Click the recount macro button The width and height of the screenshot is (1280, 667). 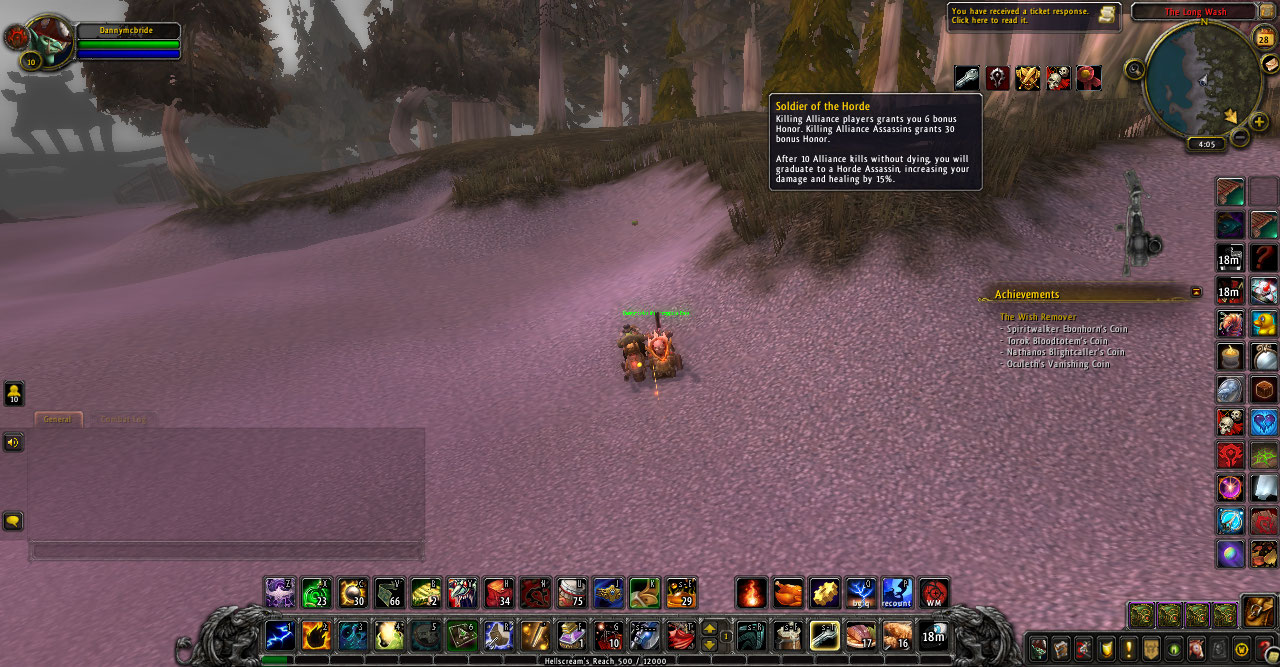pyautogui.click(x=897, y=594)
